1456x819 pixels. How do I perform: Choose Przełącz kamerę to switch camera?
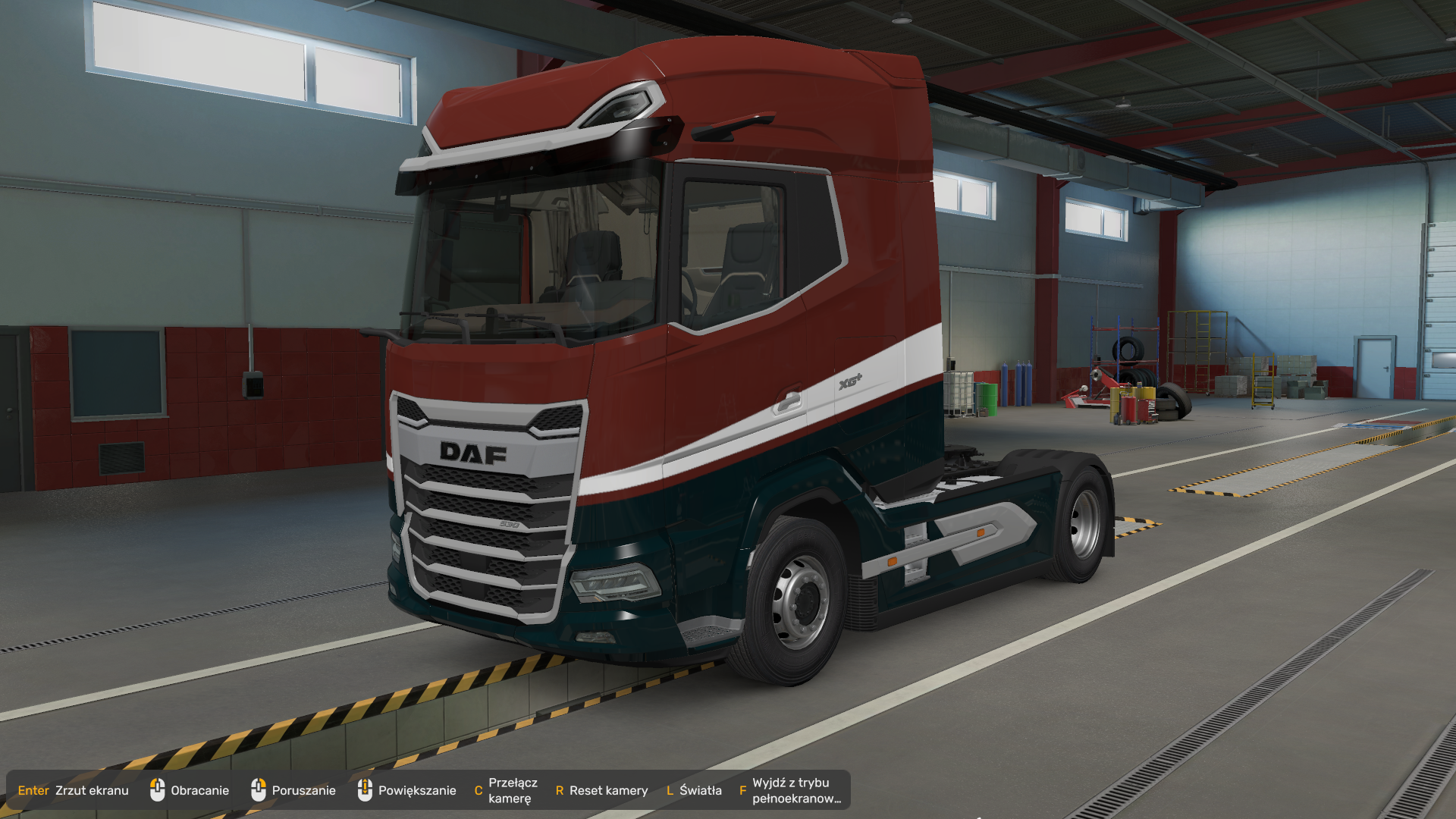point(506,790)
